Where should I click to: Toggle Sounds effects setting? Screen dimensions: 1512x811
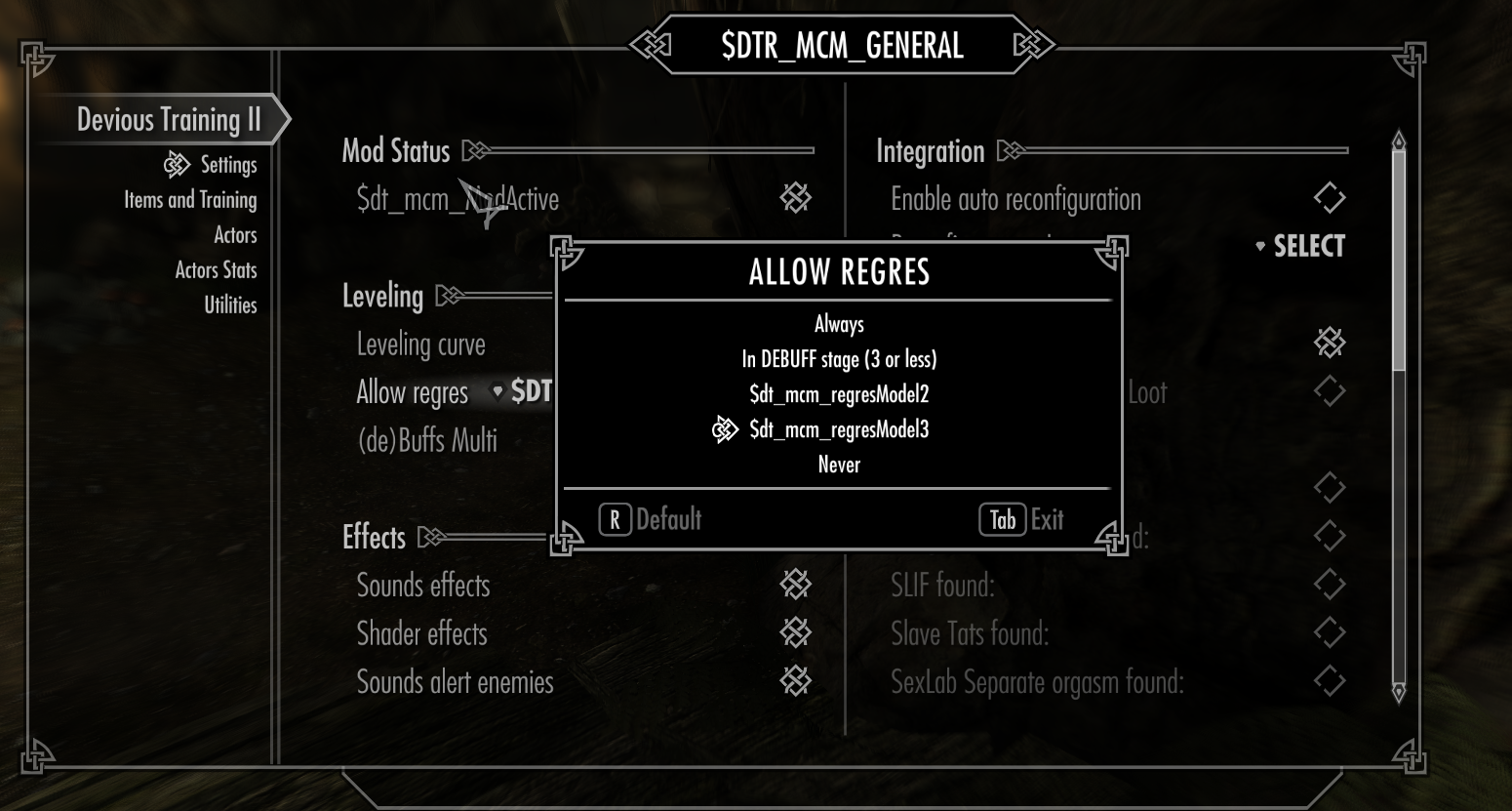click(x=795, y=586)
